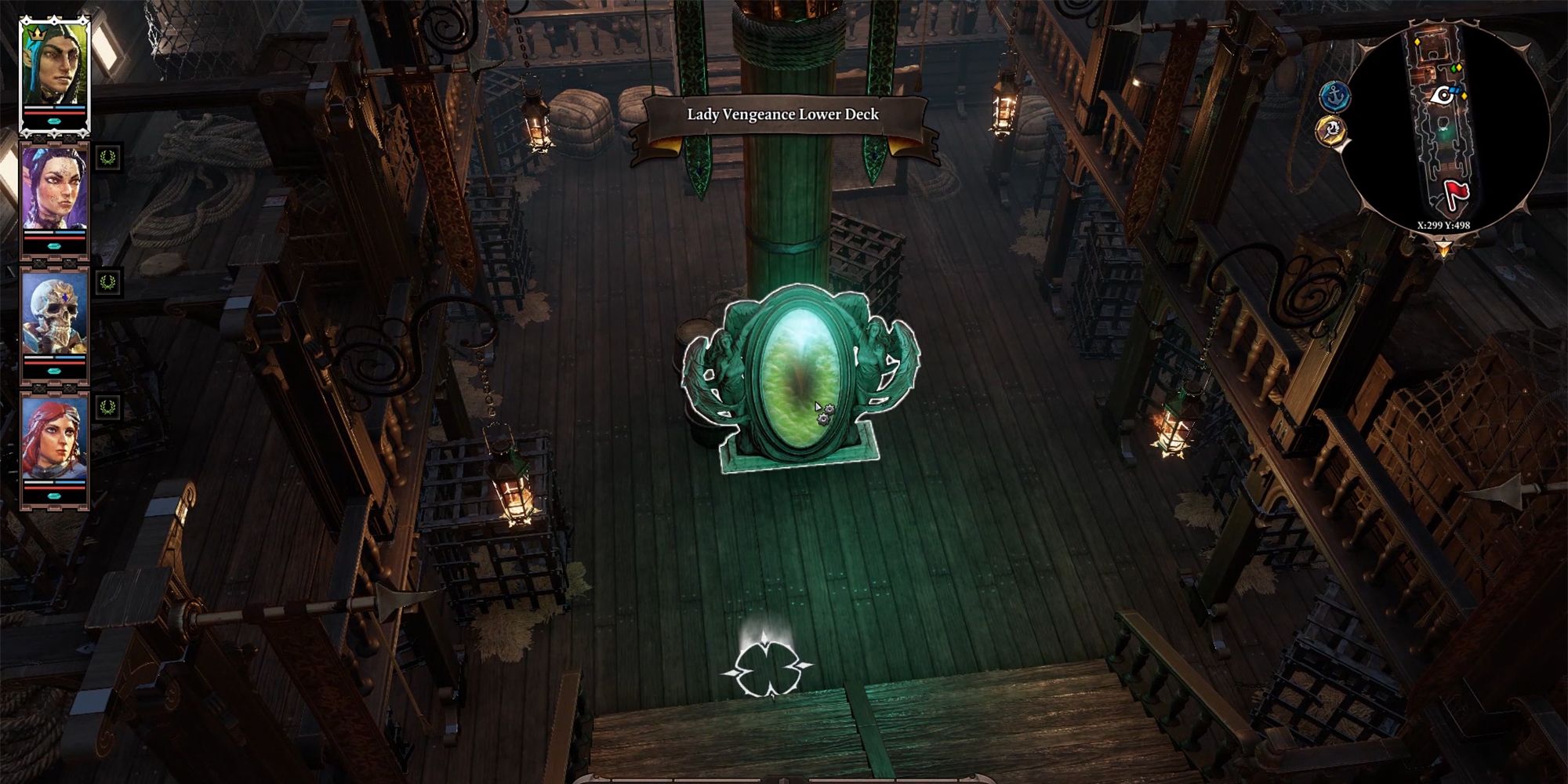Click the yellow diamond marker atop the minimap
Image resolution: width=1568 pixels, height=784 pixels.
tap(1417, 41)
